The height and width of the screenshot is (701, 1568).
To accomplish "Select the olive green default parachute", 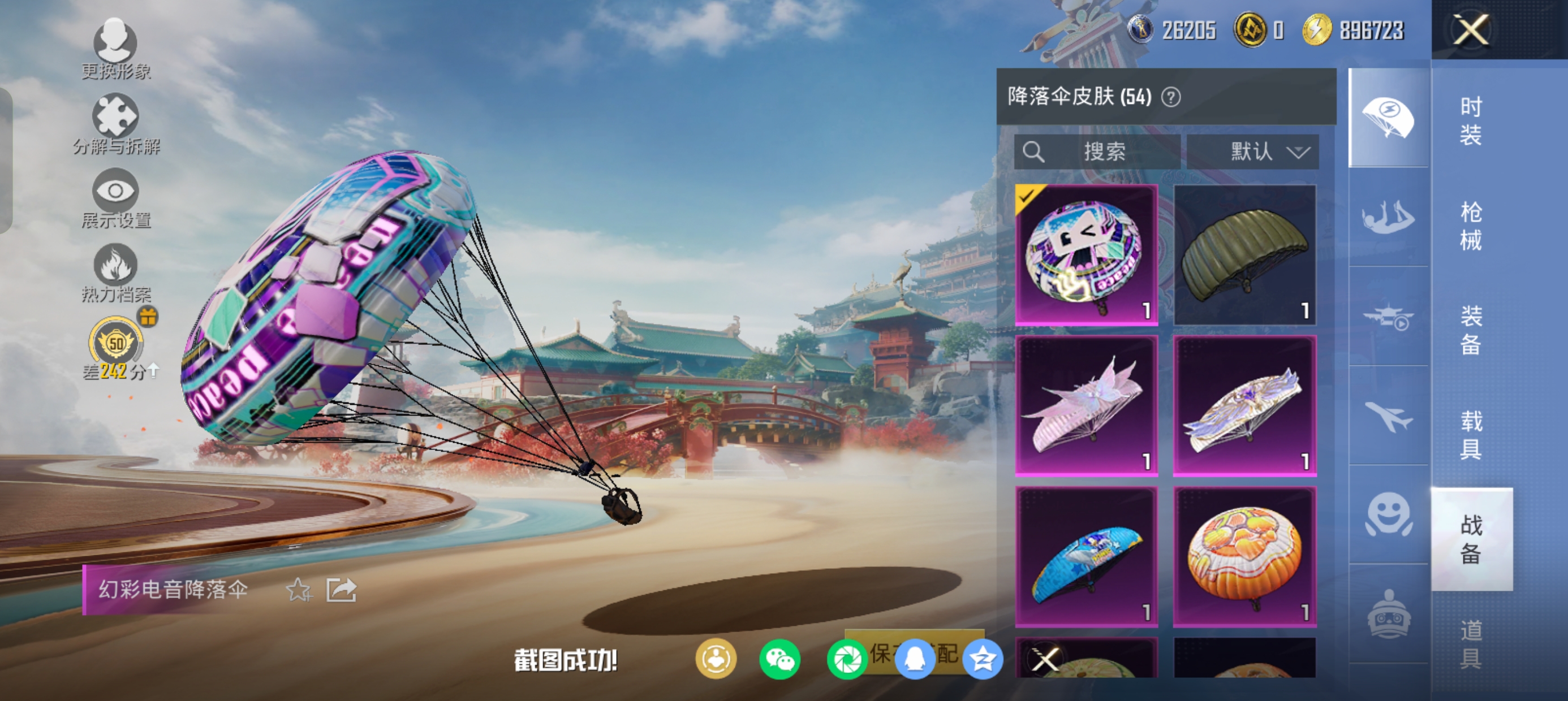I will 1244,255.
